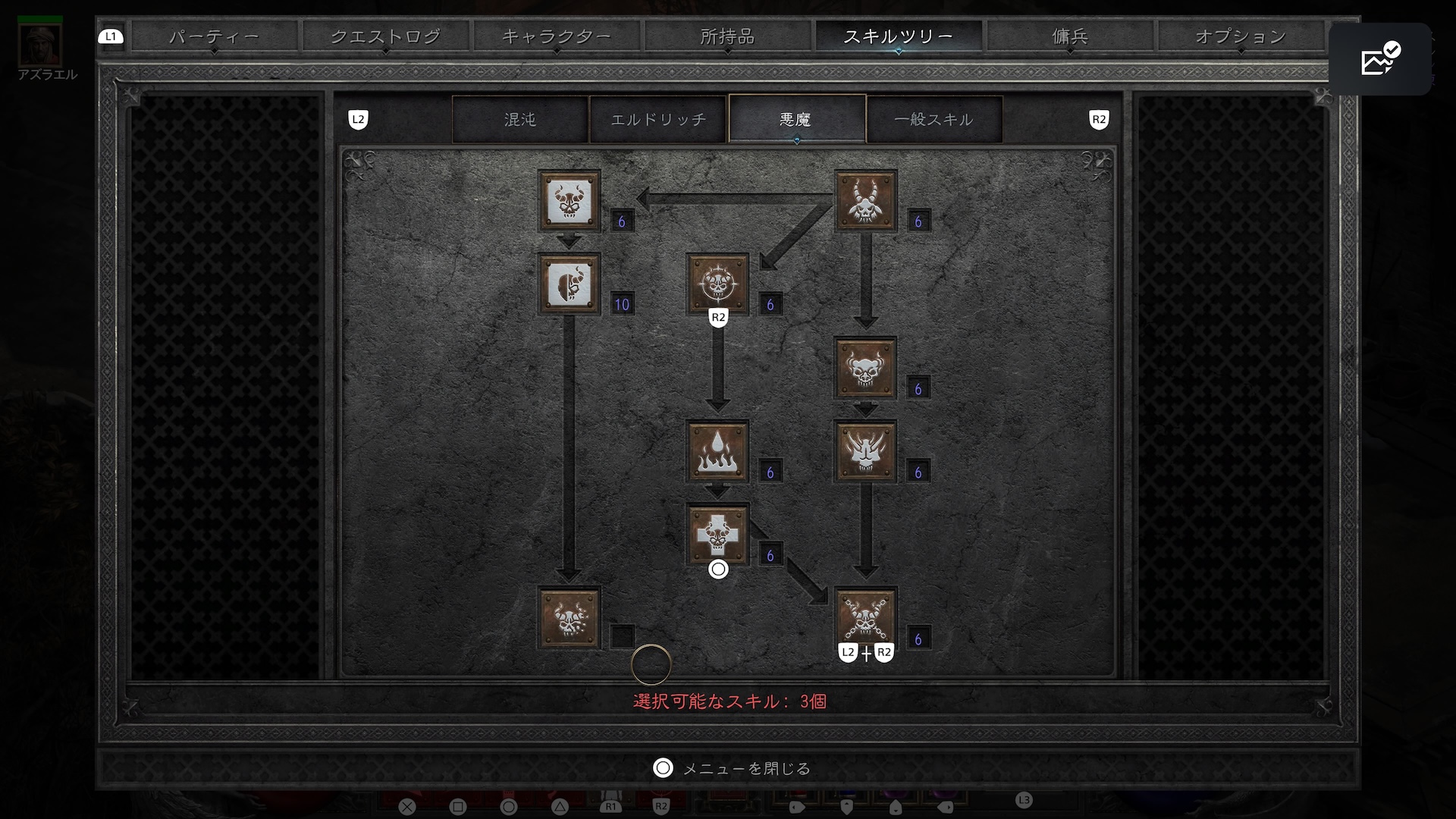The width and height of the screenshot is (1456, 819).
Task: Show the エルドリッチ skill tree
Action: 658,119
